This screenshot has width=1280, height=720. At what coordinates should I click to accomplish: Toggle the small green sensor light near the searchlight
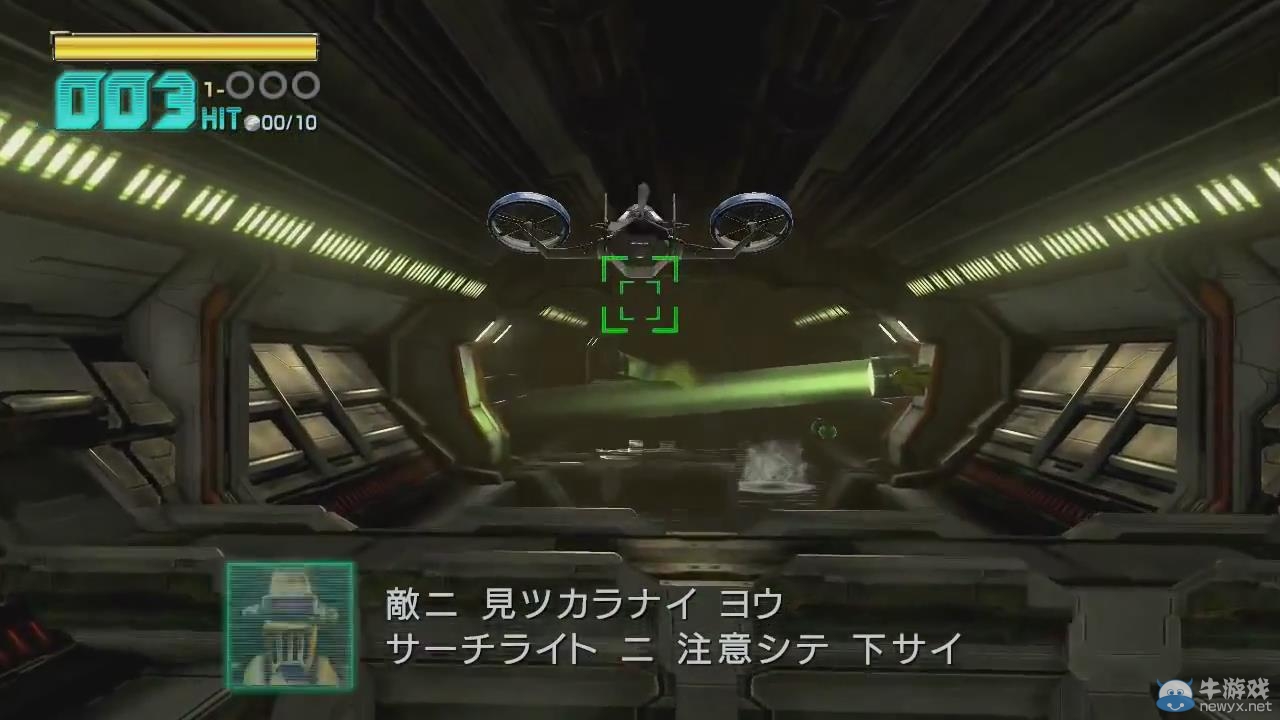pos(823,427)
